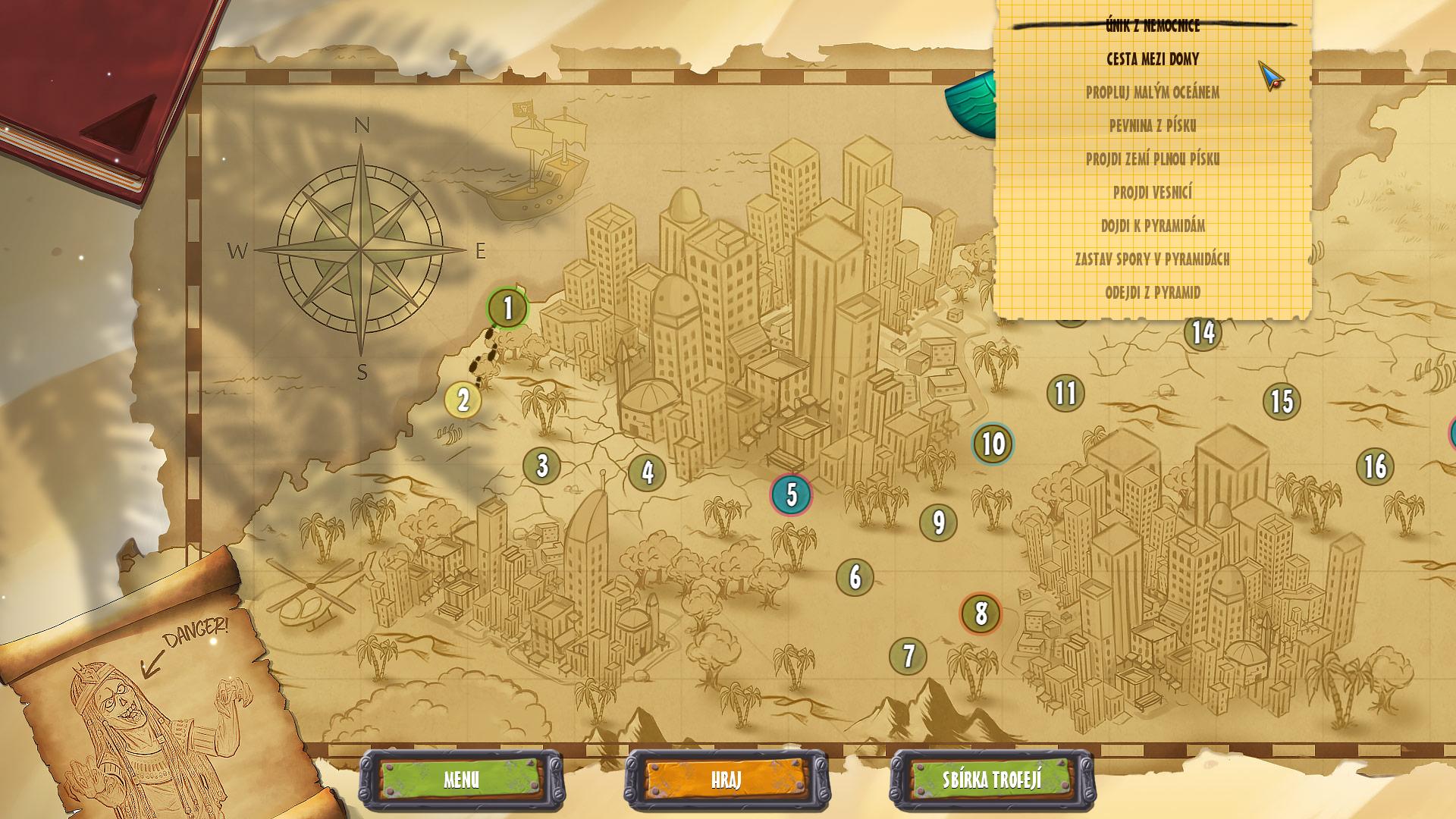
Task: Select level 7 marker
Action: (x=908, y=656)
